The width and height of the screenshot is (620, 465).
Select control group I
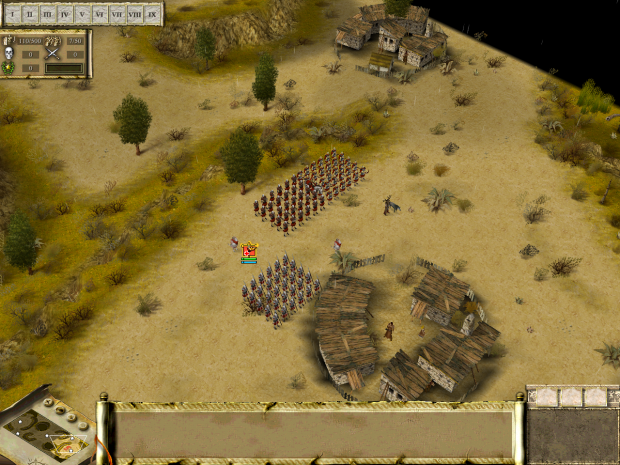(x=14, y=15)
